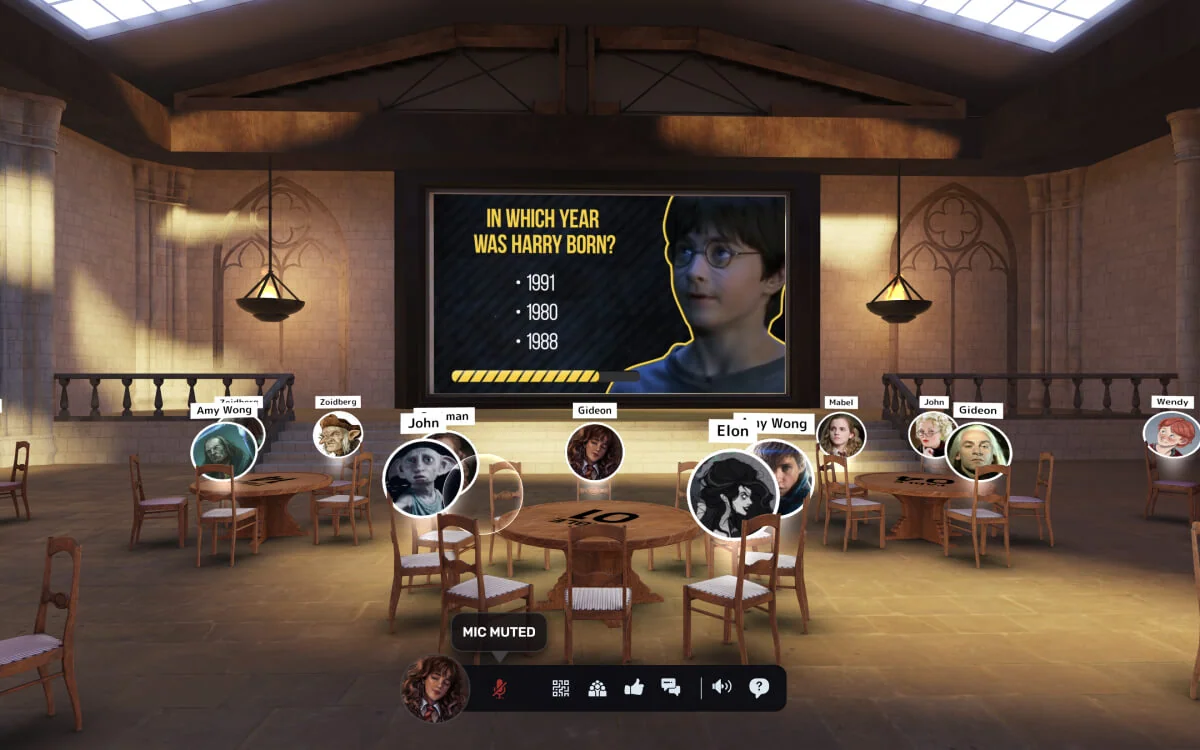Click your own avatar in the toolbar
This screenshot has height=750, width=1200.
(435, 688)
